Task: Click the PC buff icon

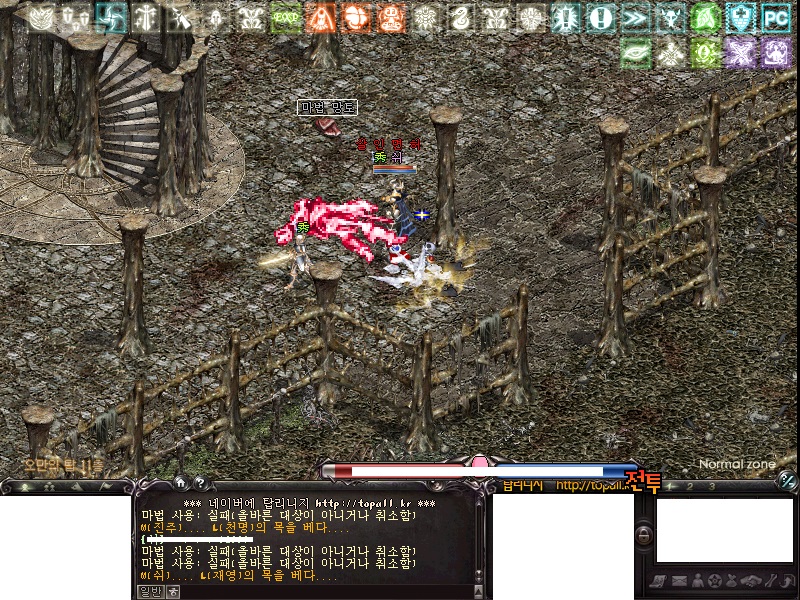Action: 775,17
